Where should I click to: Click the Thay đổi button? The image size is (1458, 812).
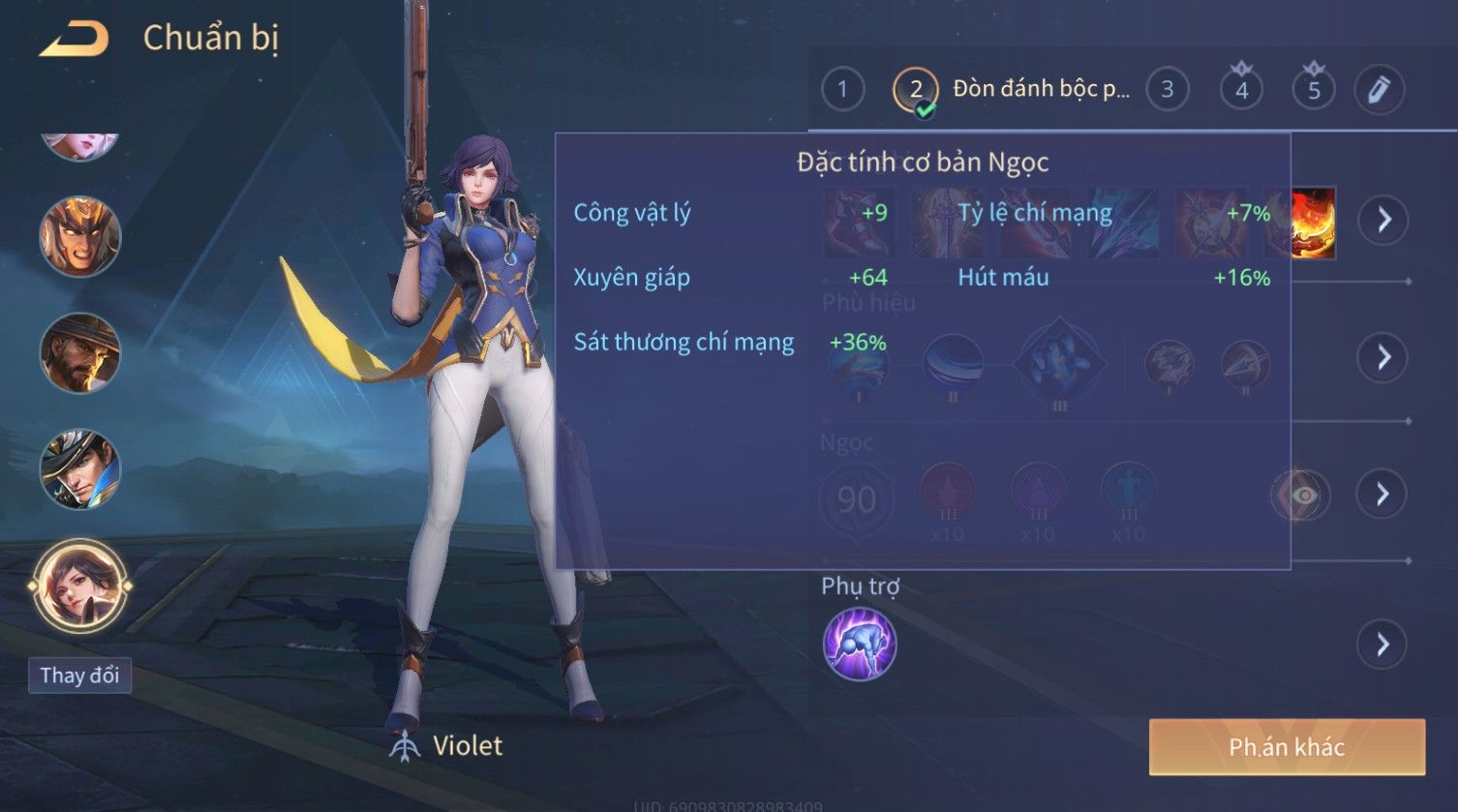(x=79, y=675)
